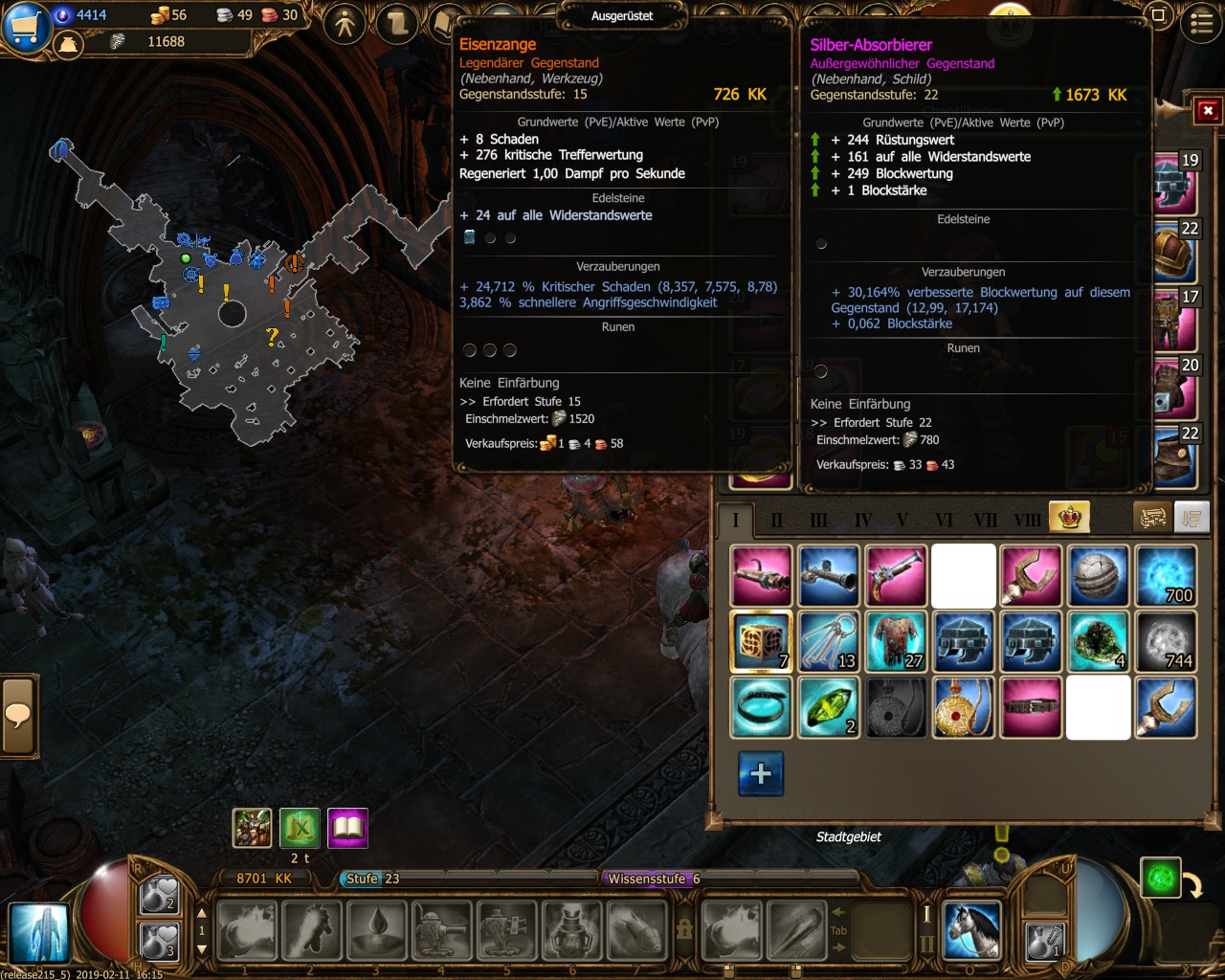
Task: Summon the horse mount
Action: click(971, 929)
